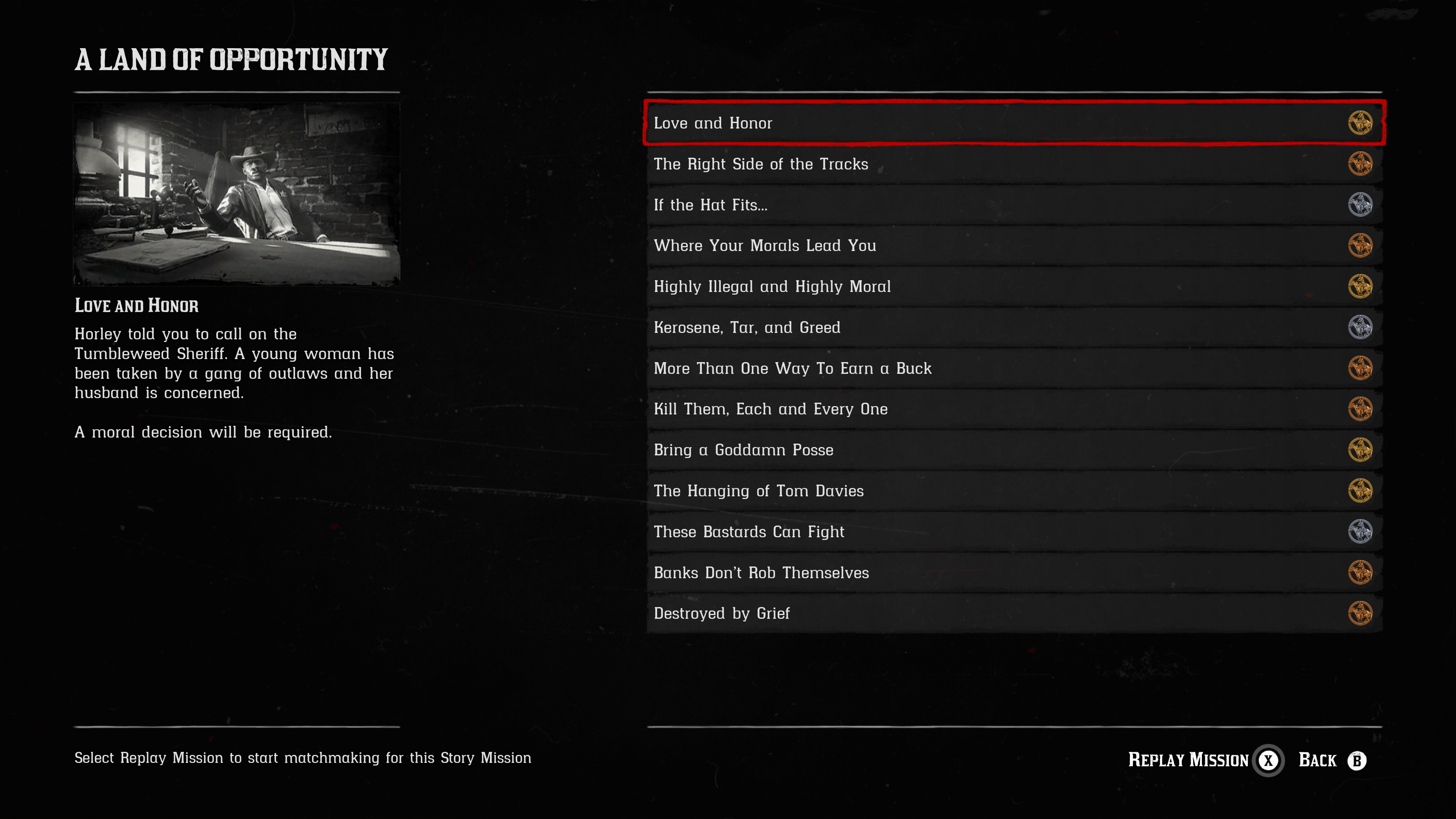1456x819 pixels.
Task: Click the X button prompt near Replay Mission
Action: coord(1268,760)
